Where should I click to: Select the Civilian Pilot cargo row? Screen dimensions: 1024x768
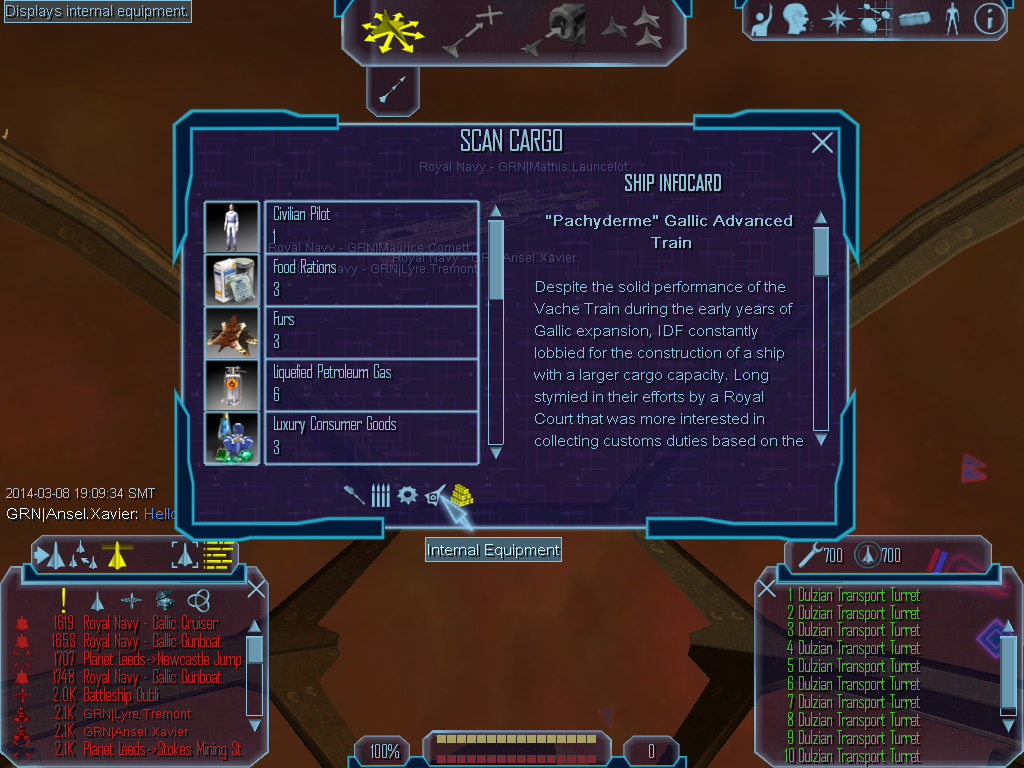tap(371, 227)
